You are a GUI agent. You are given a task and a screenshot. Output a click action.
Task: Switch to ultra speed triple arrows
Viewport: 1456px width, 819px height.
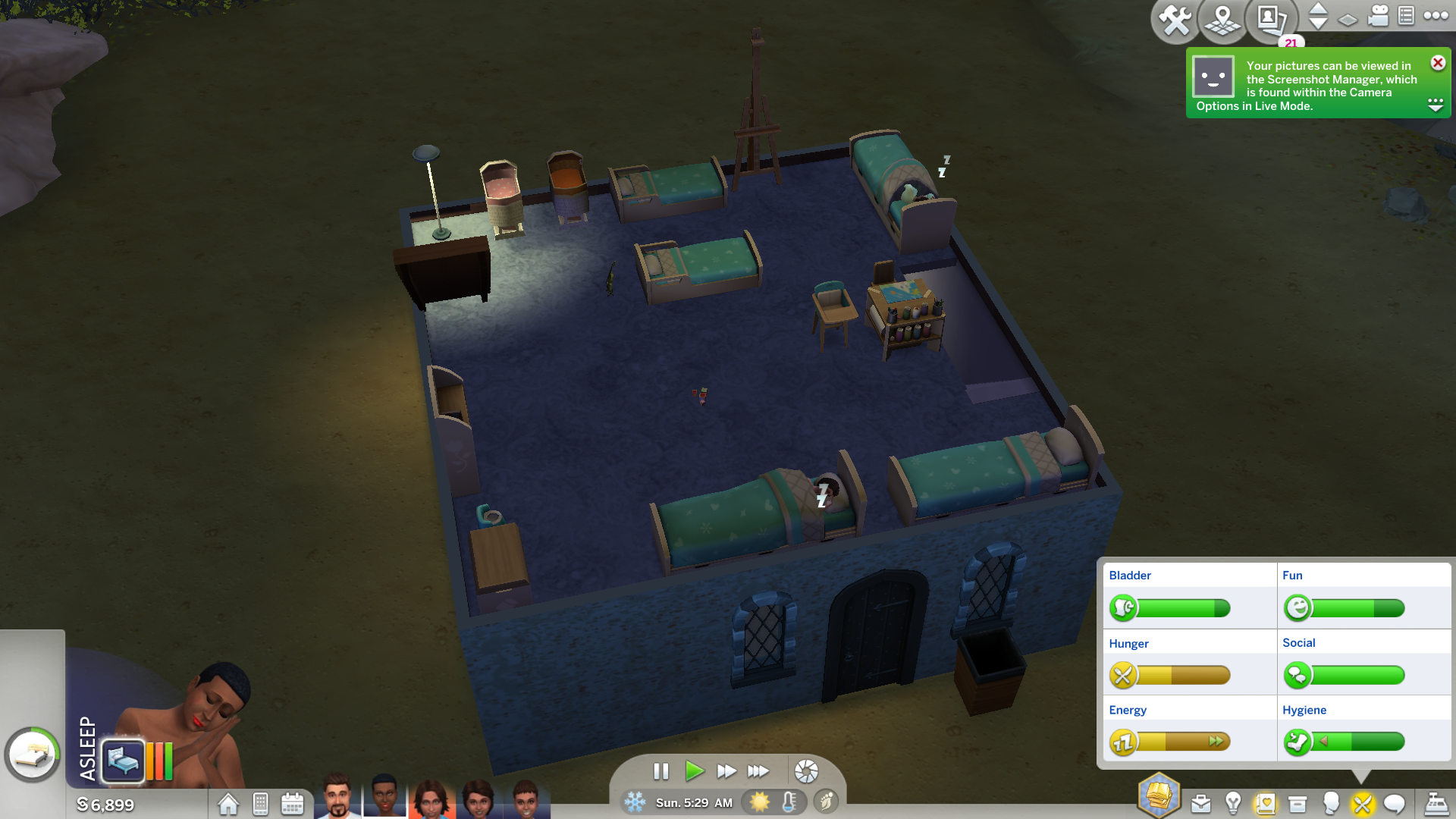[x=758, y=771]
